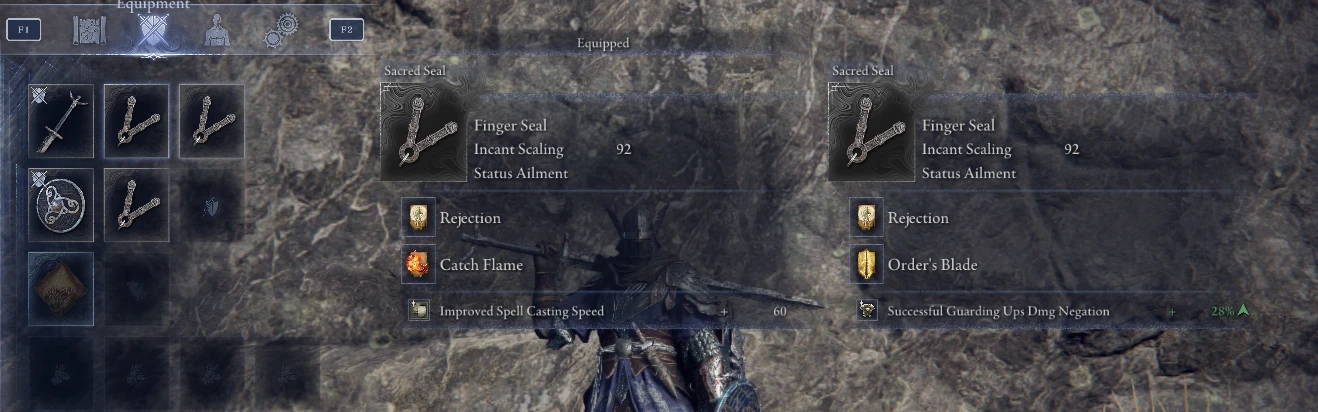Viewport: 1318px width, 412px height.
Task: Click the Order's Blade incantation icon
Action: pos(864,265)
